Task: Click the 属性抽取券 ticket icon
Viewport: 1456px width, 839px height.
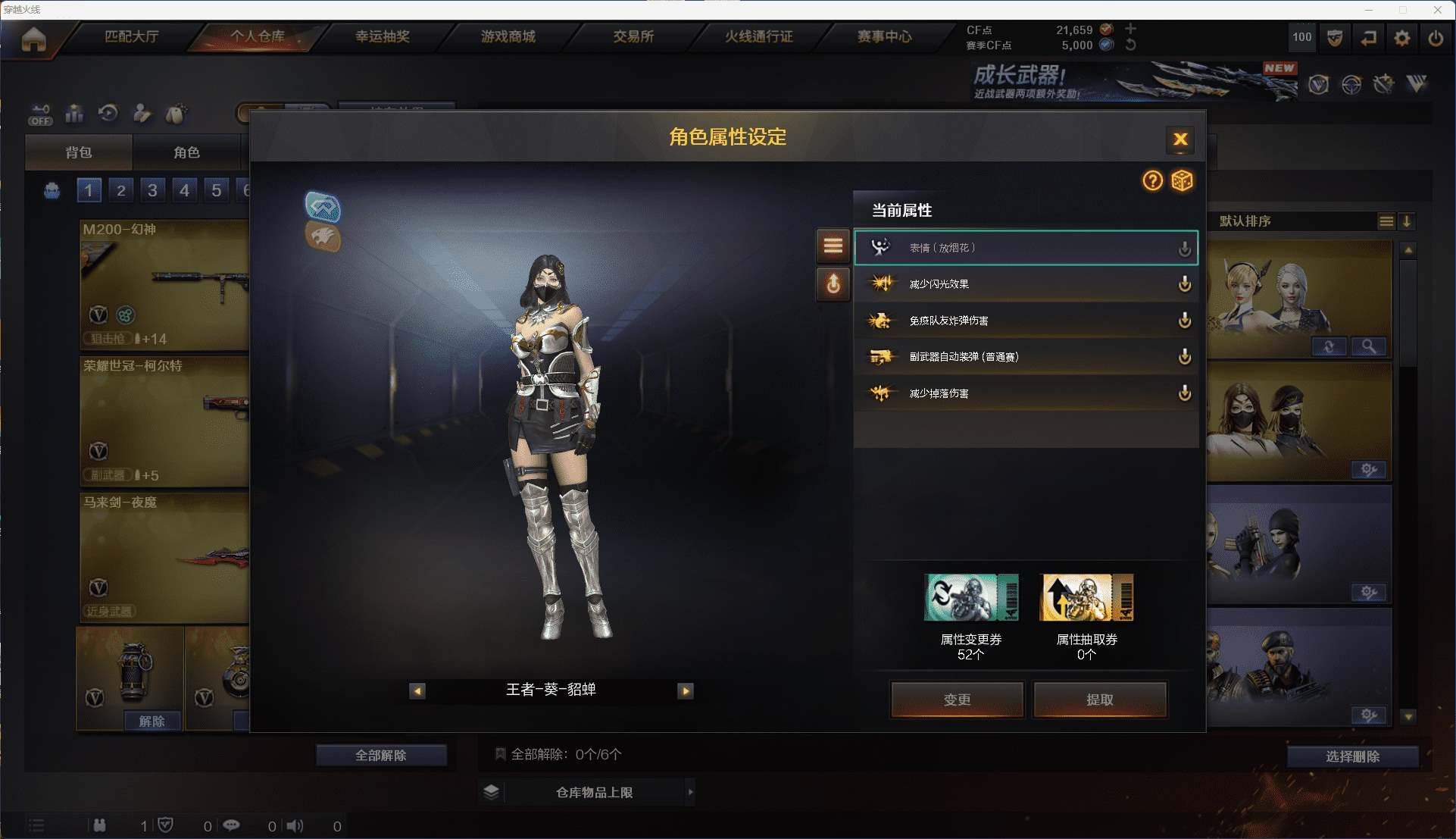Action: pos(1087,597)
